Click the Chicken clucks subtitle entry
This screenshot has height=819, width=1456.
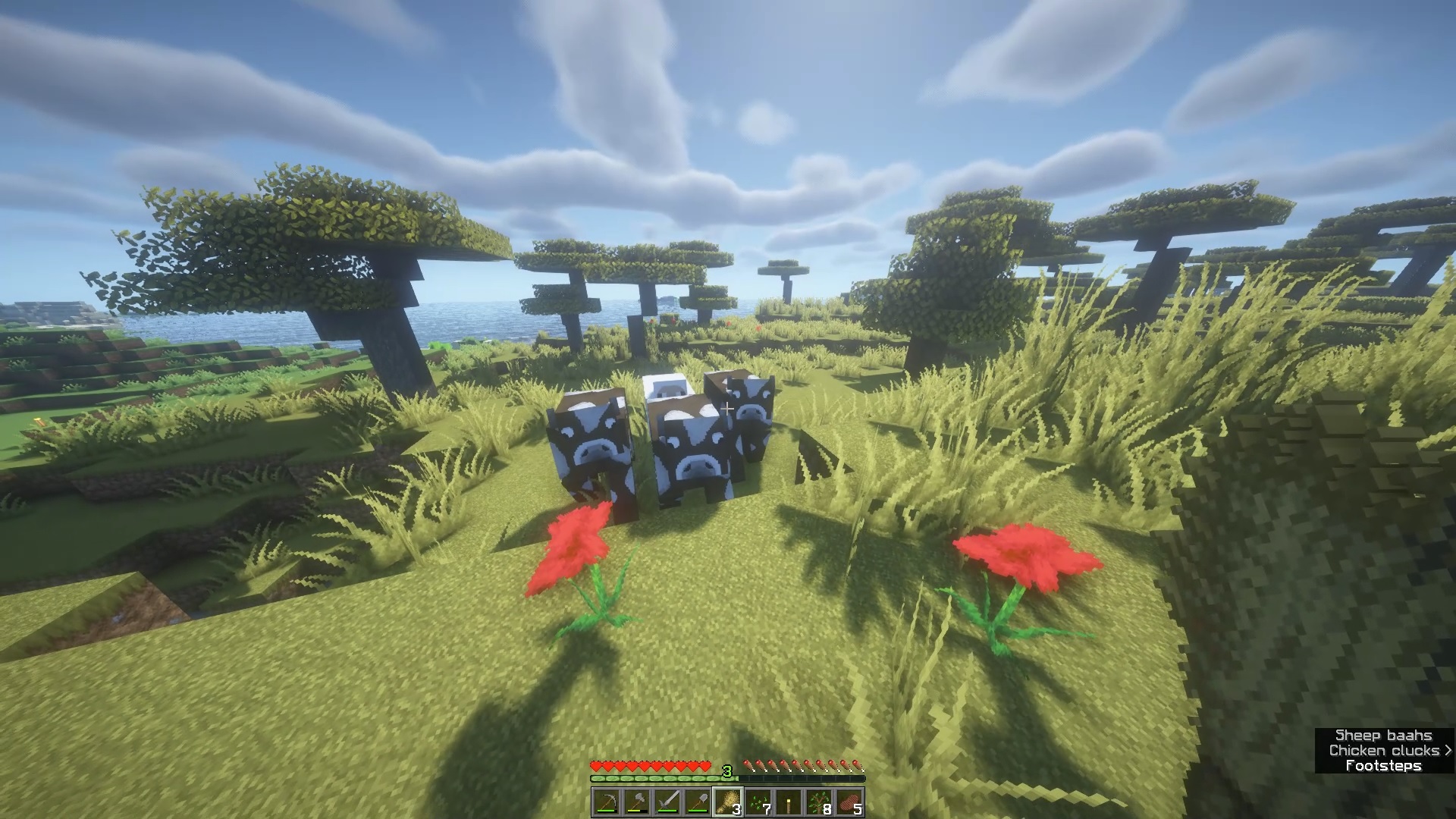(x=1384, y=751)
